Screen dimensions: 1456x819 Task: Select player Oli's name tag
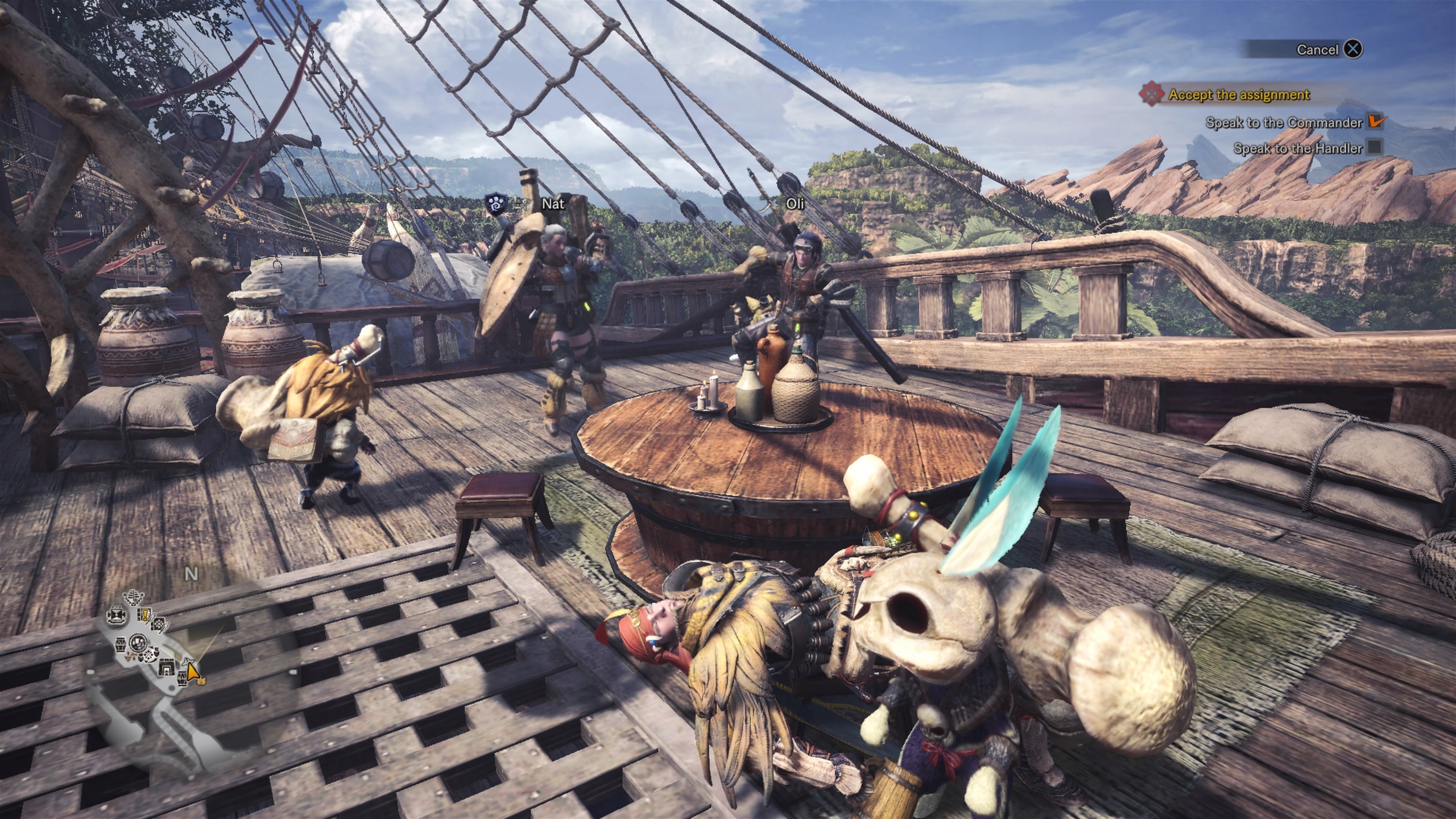tap(795, 203)
